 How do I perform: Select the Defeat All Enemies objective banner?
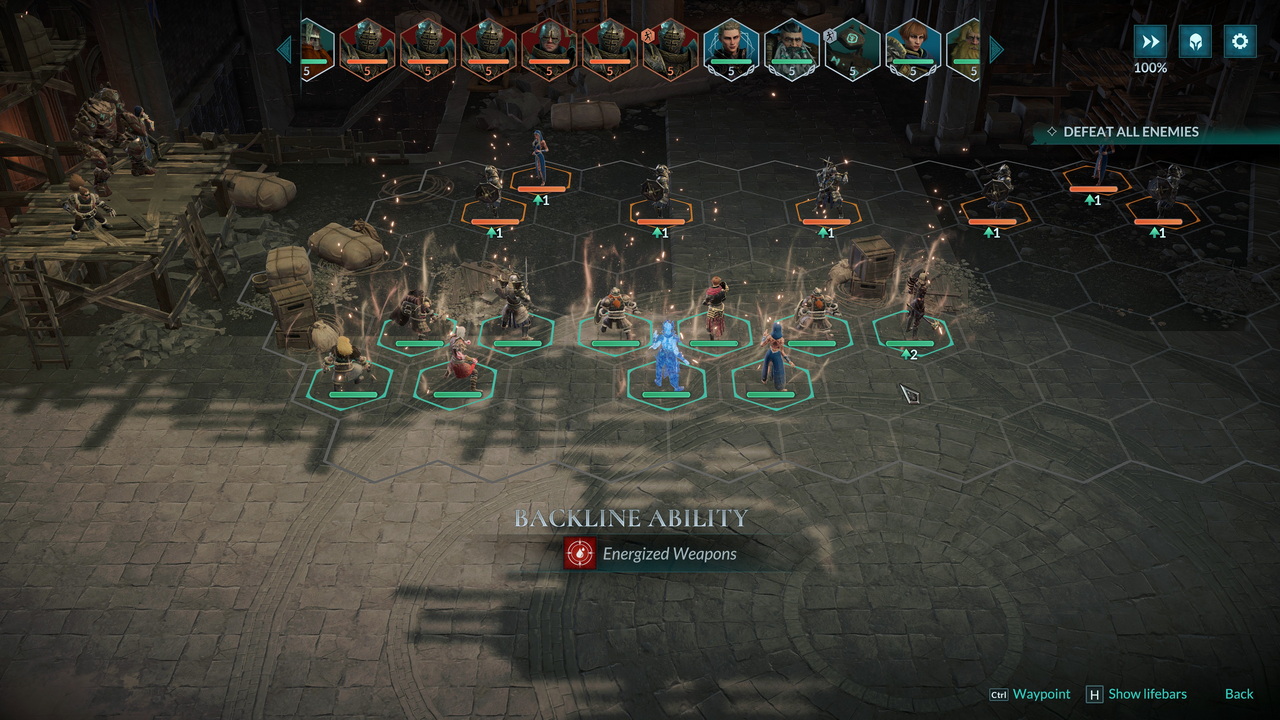[1130, 132]
